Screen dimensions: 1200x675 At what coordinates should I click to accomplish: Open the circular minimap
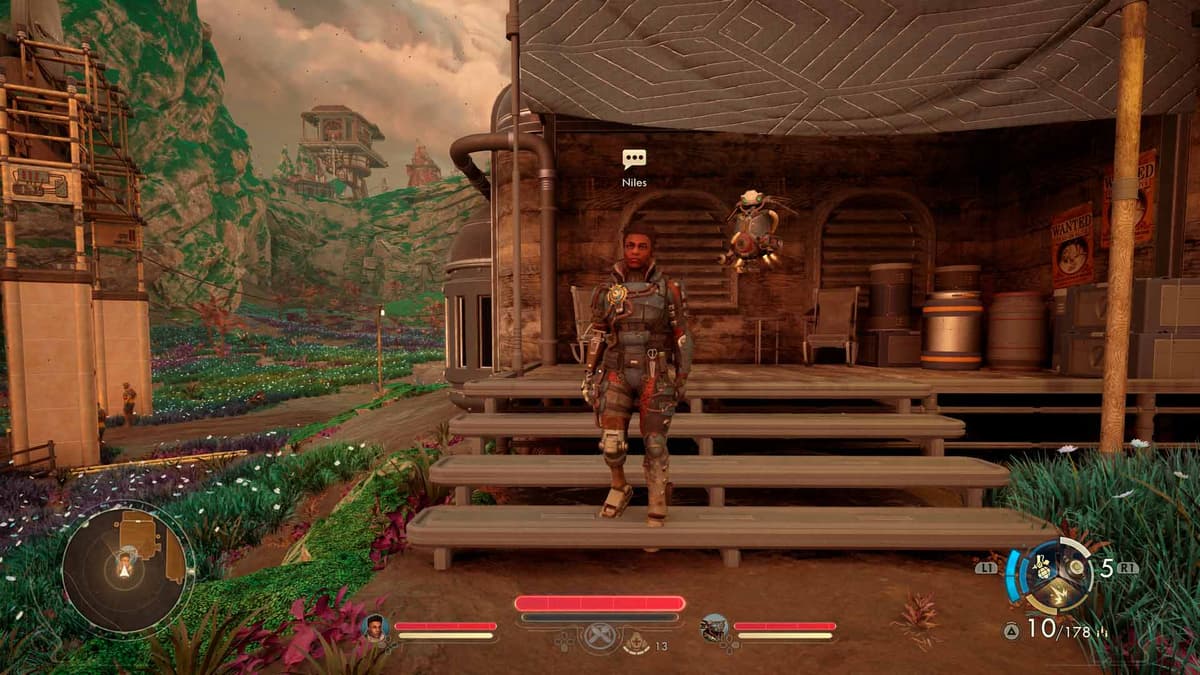[x=127, y=567]
